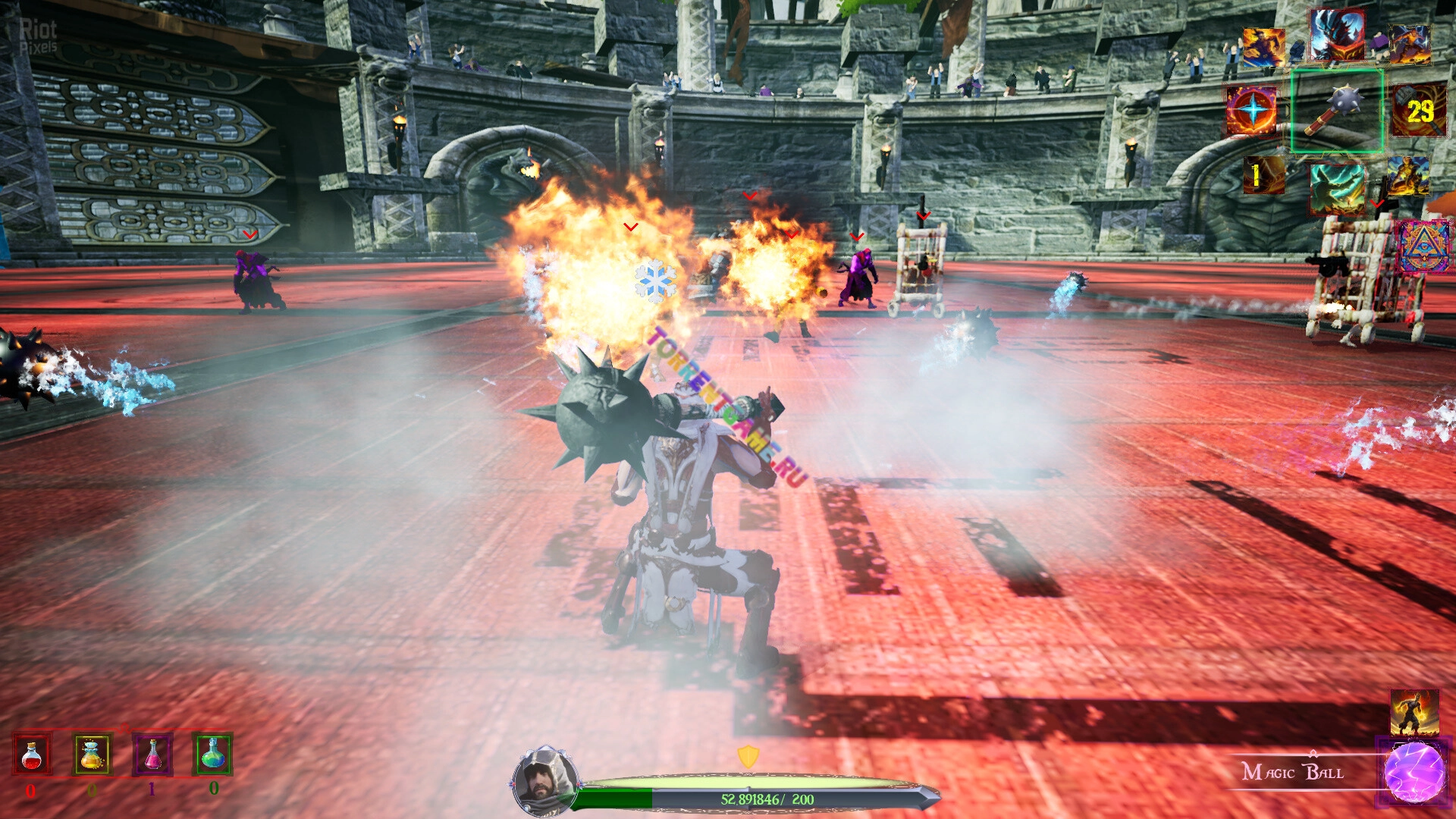1456x819 pixels.
Task: Click the hooded character portrait
Action: tap(543, 780)
